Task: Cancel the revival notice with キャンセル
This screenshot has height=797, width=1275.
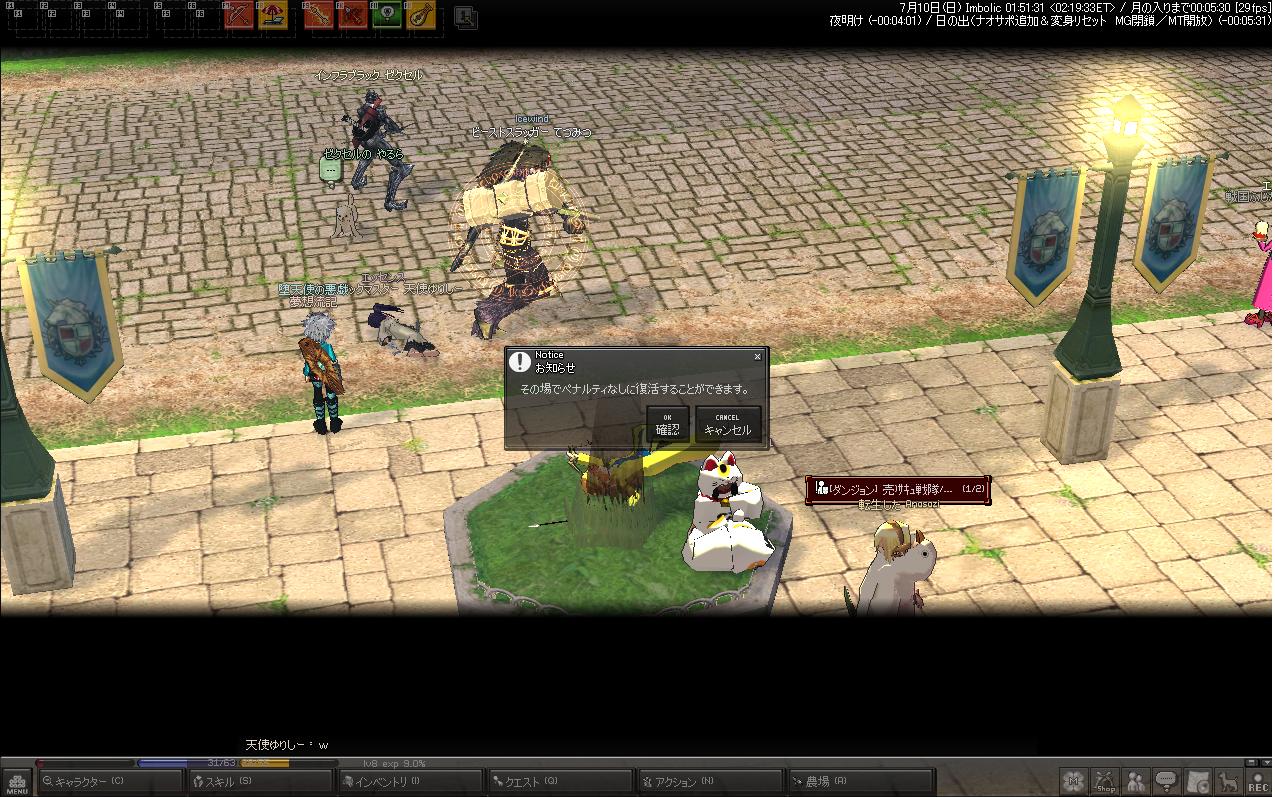Action: [727, 424]
